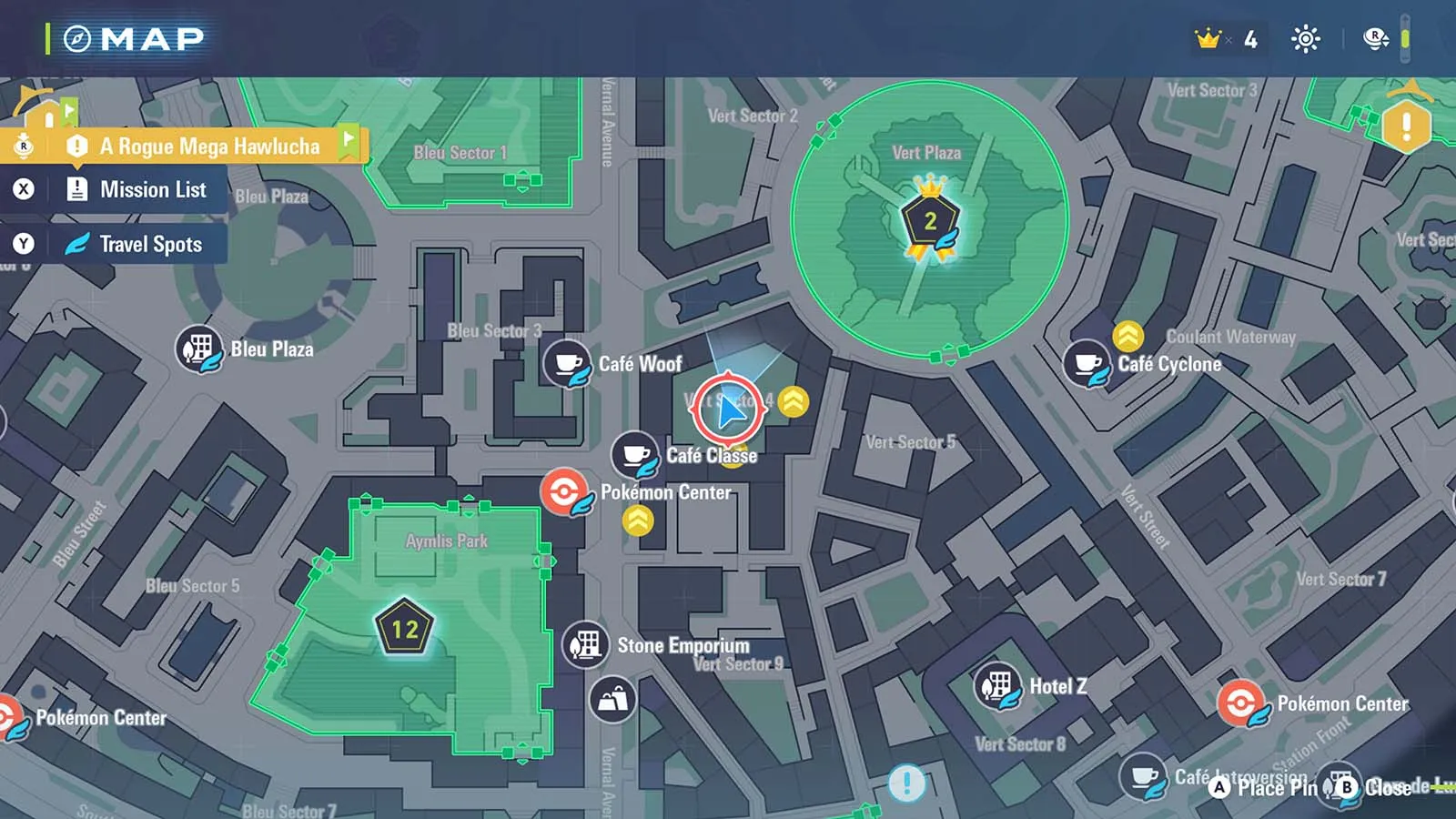The image size is (1456, 819).
Task: Select the blue exclamation side-mission marker
Action: pyautogui.click(x=906, y=783)
